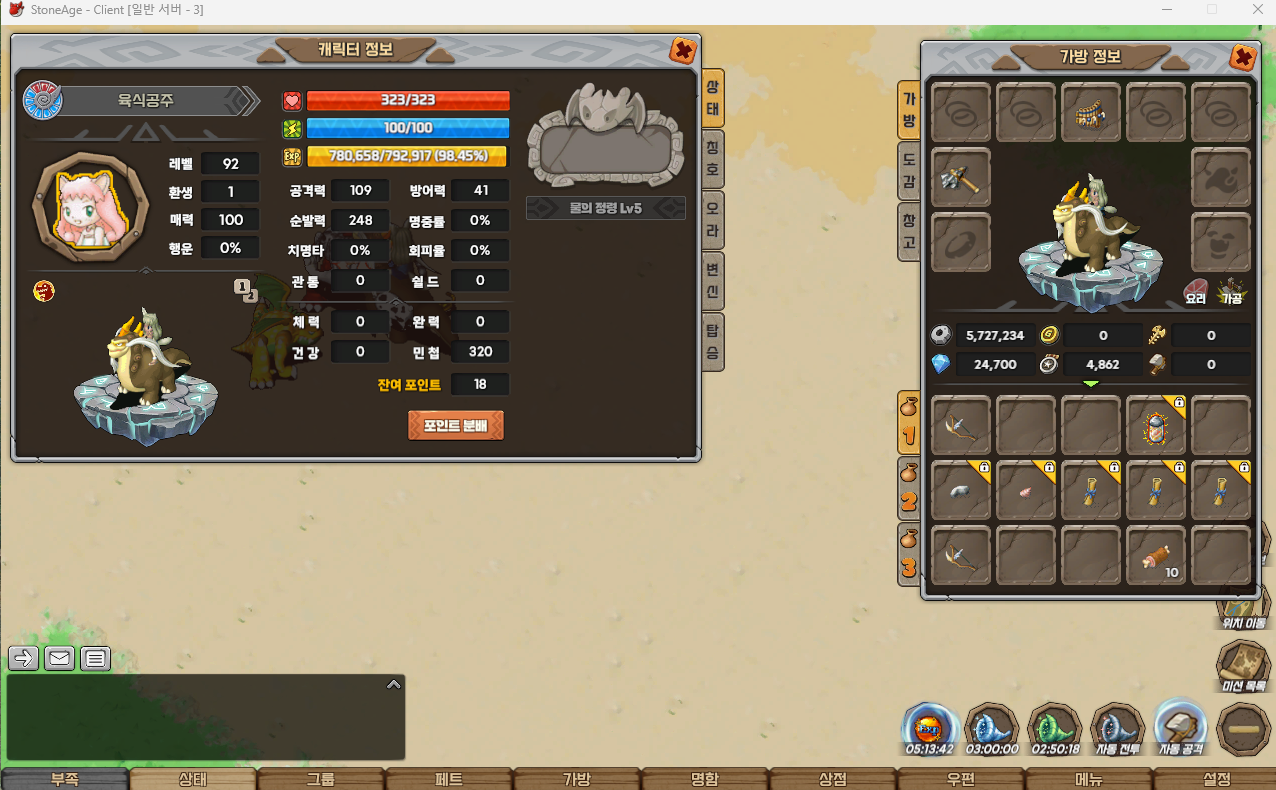The image size is (1276, 790).
Task: Switch to the 칭호 title tab
Action: 712,157
